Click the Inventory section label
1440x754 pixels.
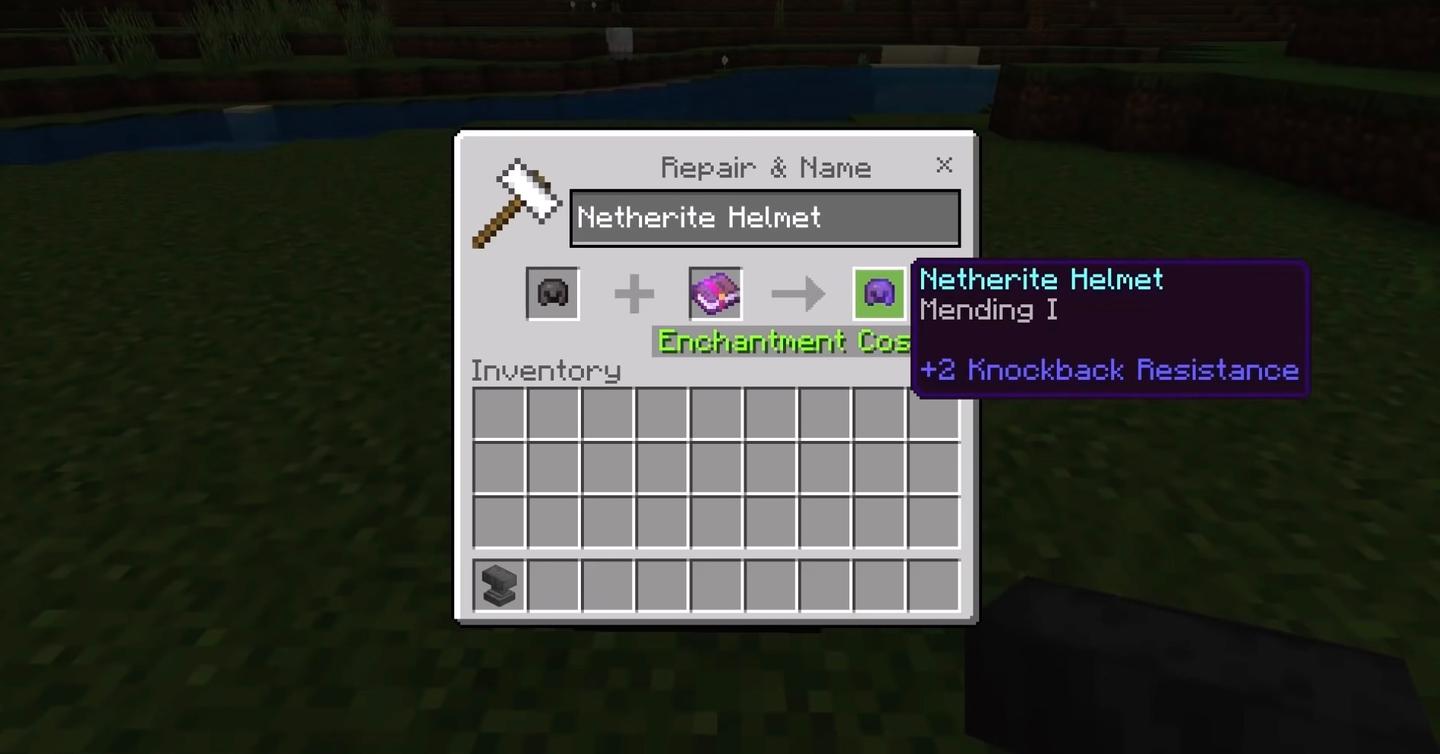[x=546, y=370]
